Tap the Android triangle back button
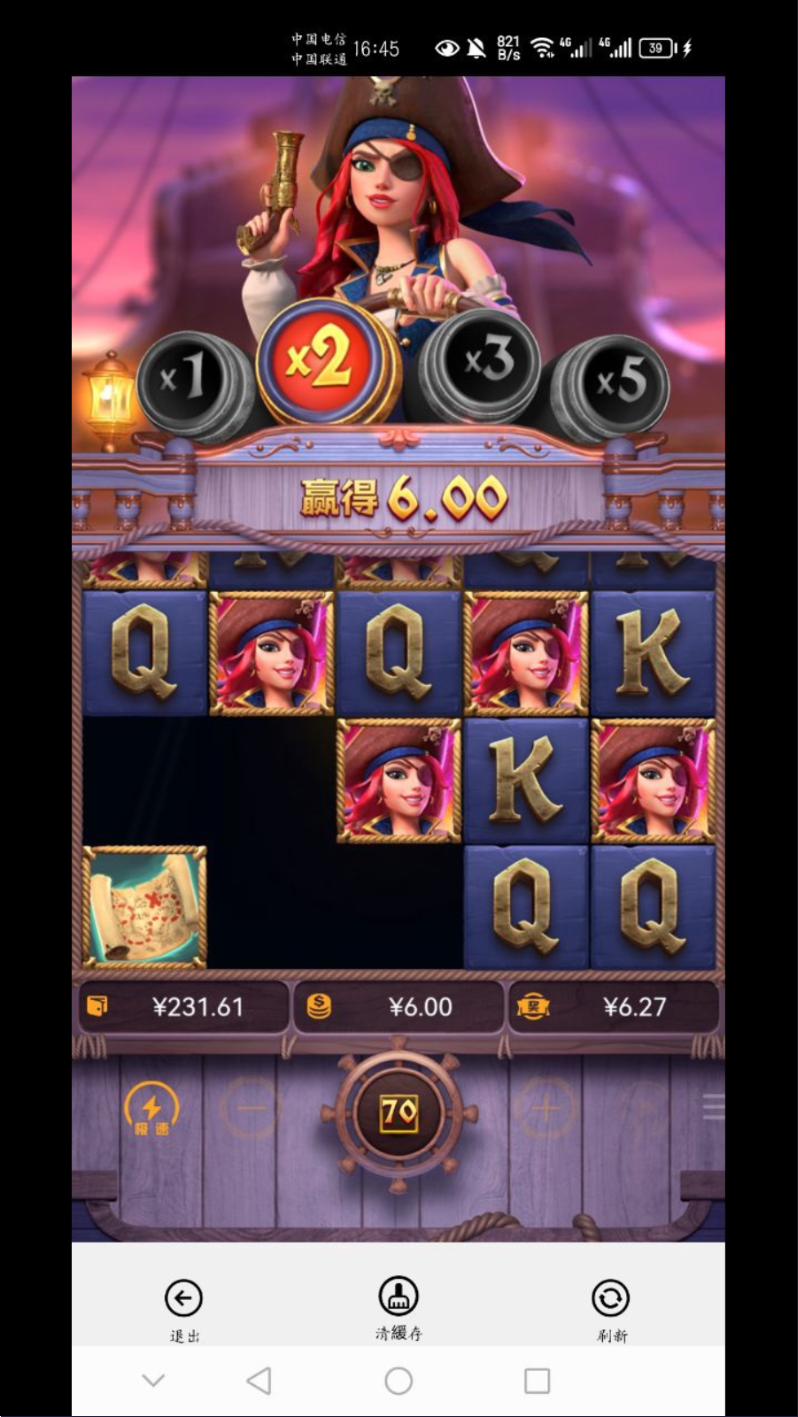This screenshot has width=798, height=1417. [259, 1381]
